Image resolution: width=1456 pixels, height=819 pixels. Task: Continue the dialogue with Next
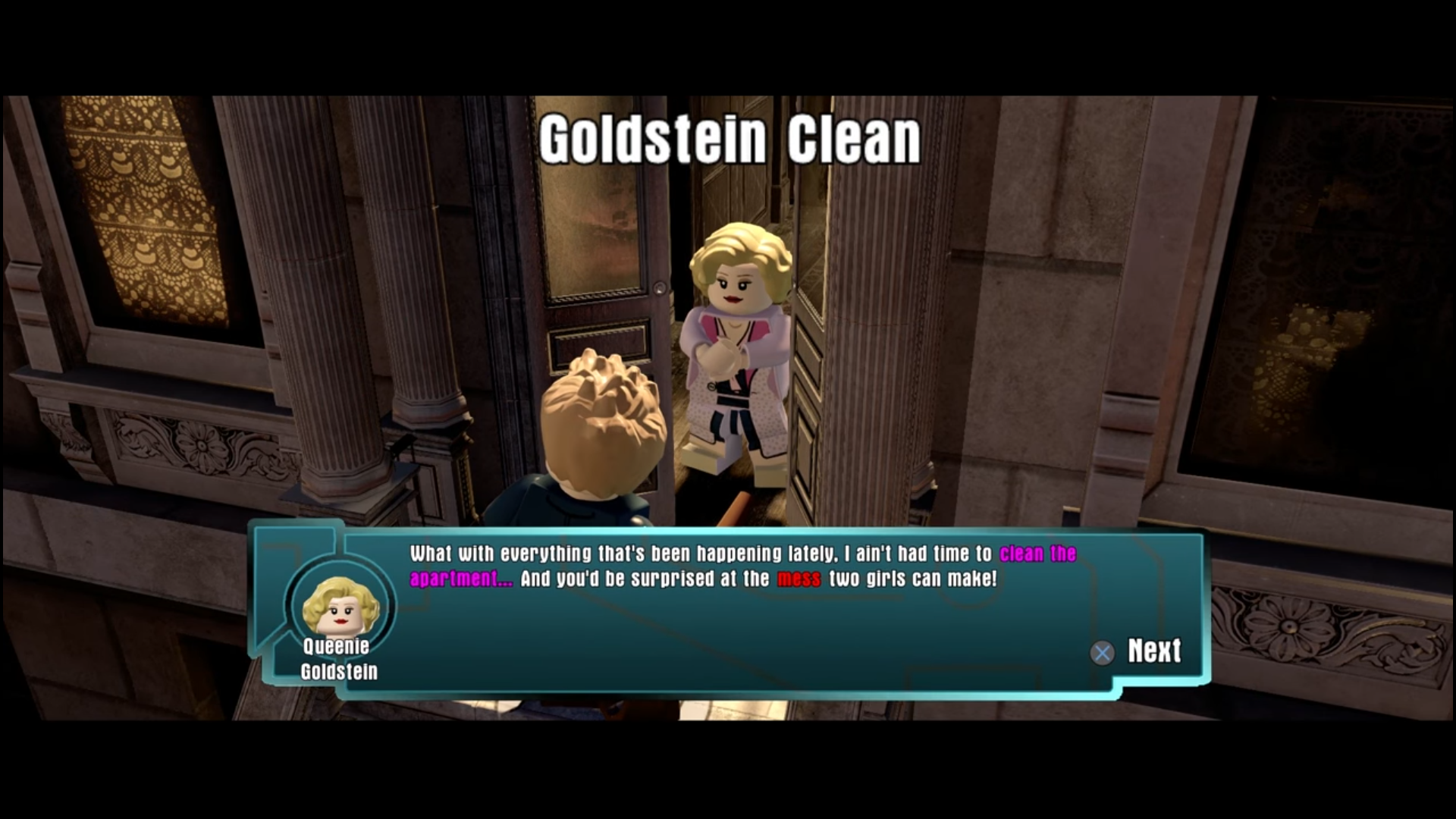click(1137, 651)
